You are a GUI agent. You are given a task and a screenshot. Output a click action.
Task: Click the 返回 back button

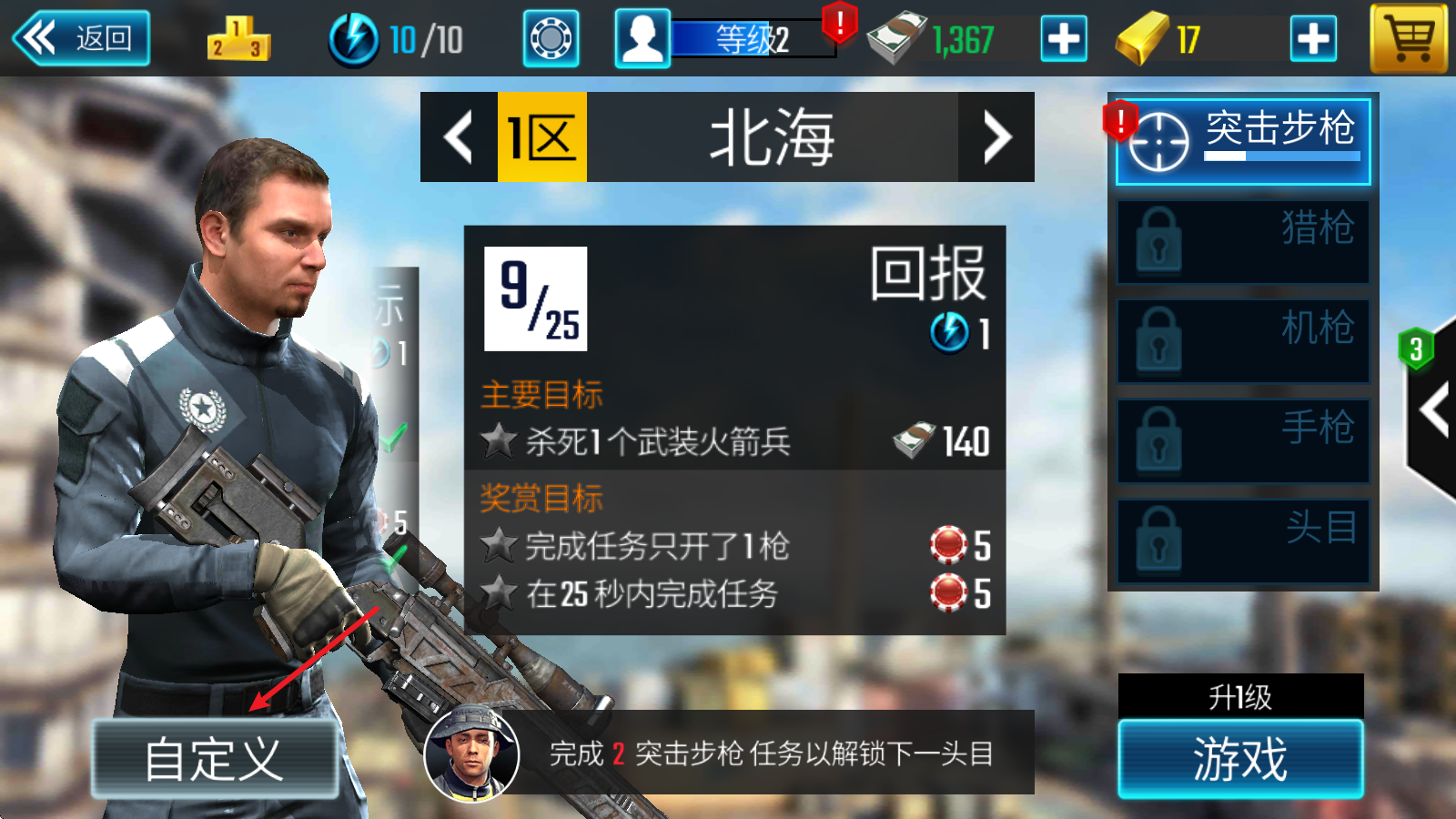point(82,38)
